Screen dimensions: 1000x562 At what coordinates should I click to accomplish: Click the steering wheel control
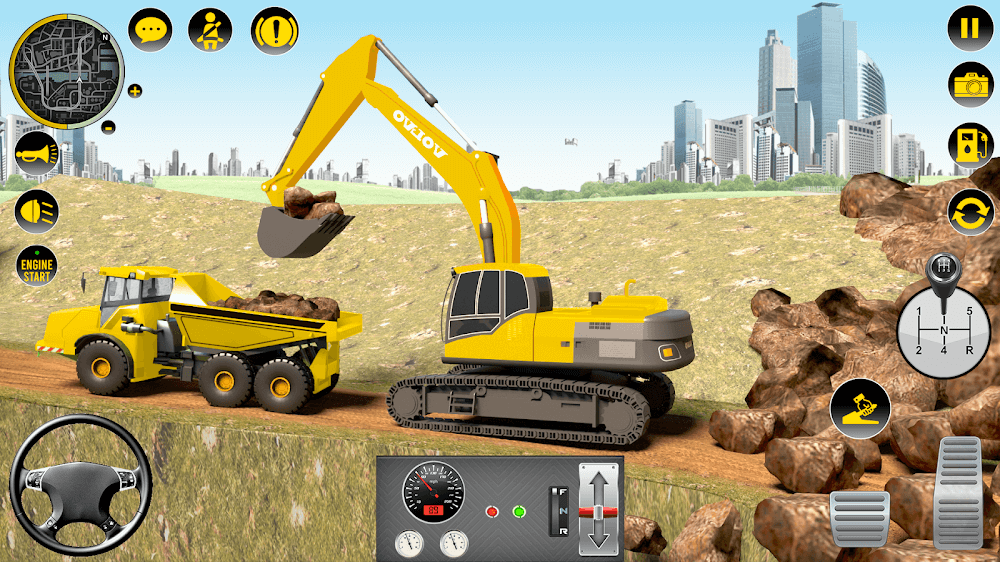coord(80,484)
